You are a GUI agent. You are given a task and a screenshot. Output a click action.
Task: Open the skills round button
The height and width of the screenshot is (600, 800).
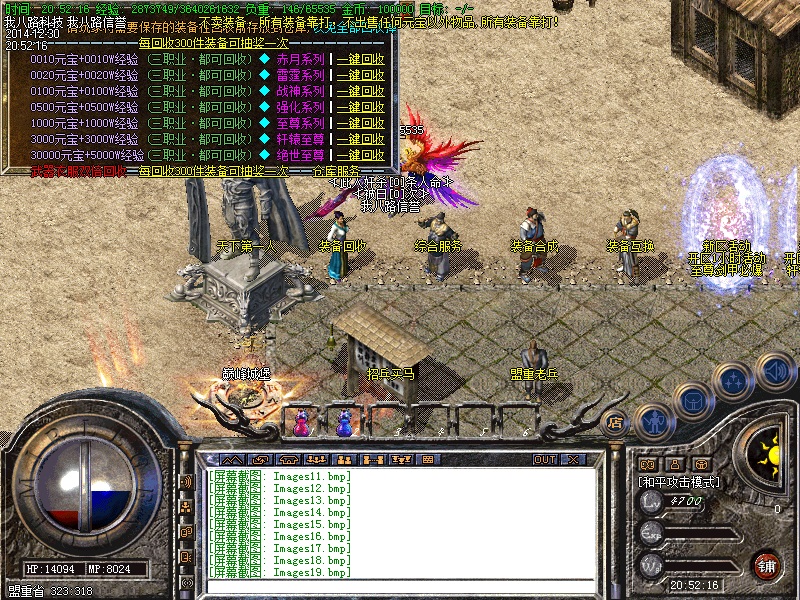[x=733, y=381]
